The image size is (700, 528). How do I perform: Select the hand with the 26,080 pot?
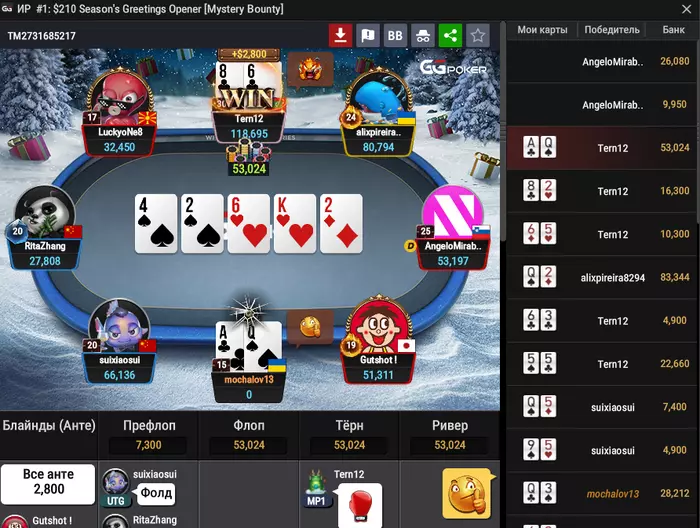(603, 62)
